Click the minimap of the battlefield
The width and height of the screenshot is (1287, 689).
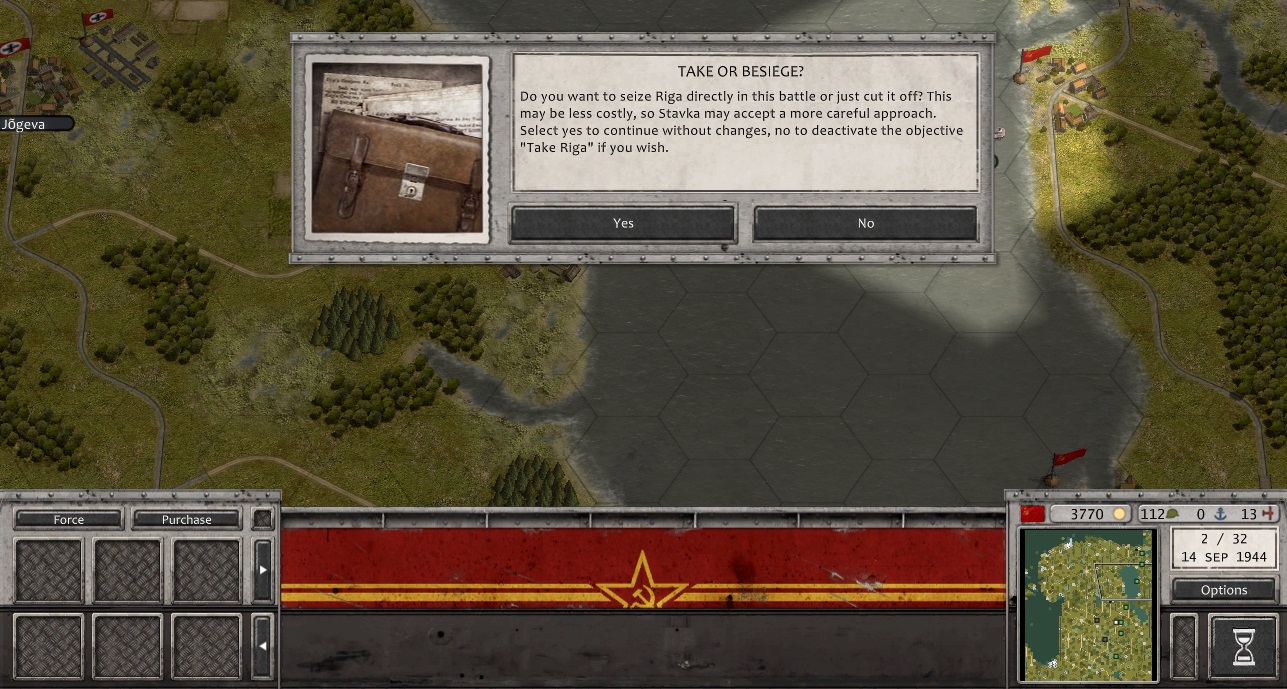coord(1087,605)
